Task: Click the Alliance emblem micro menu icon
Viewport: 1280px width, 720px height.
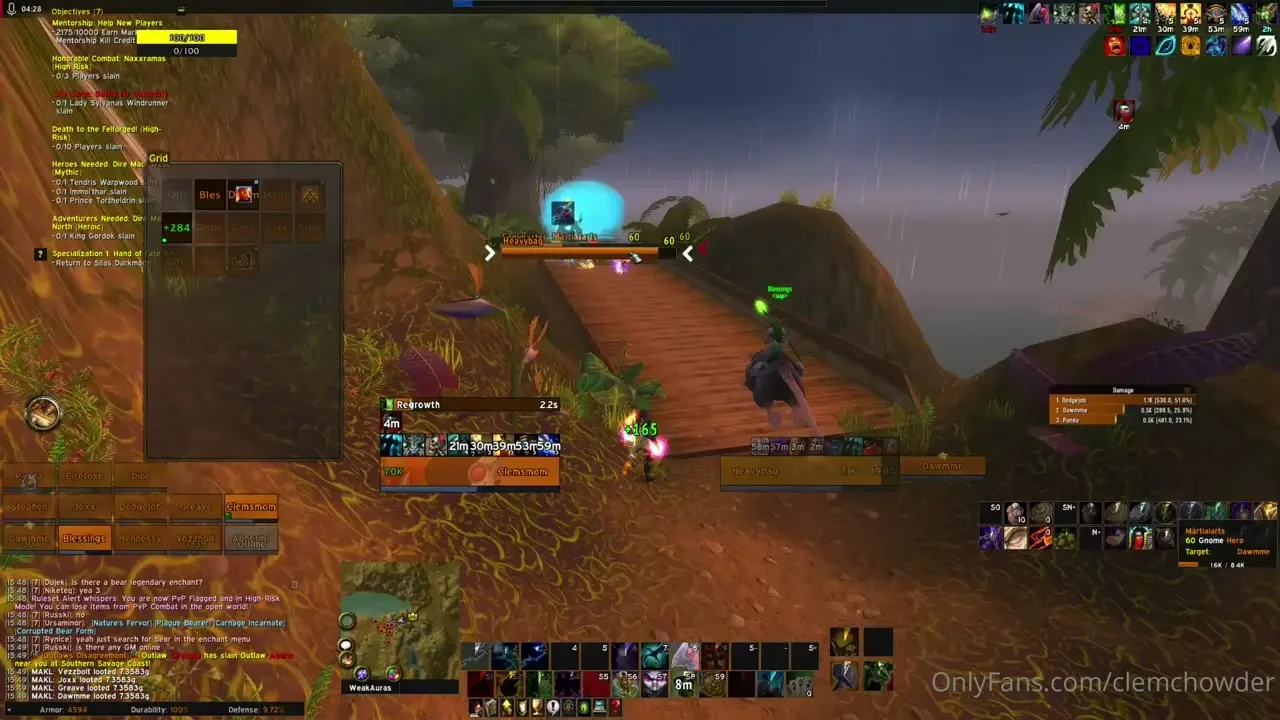Action: (x=569, y=708)
